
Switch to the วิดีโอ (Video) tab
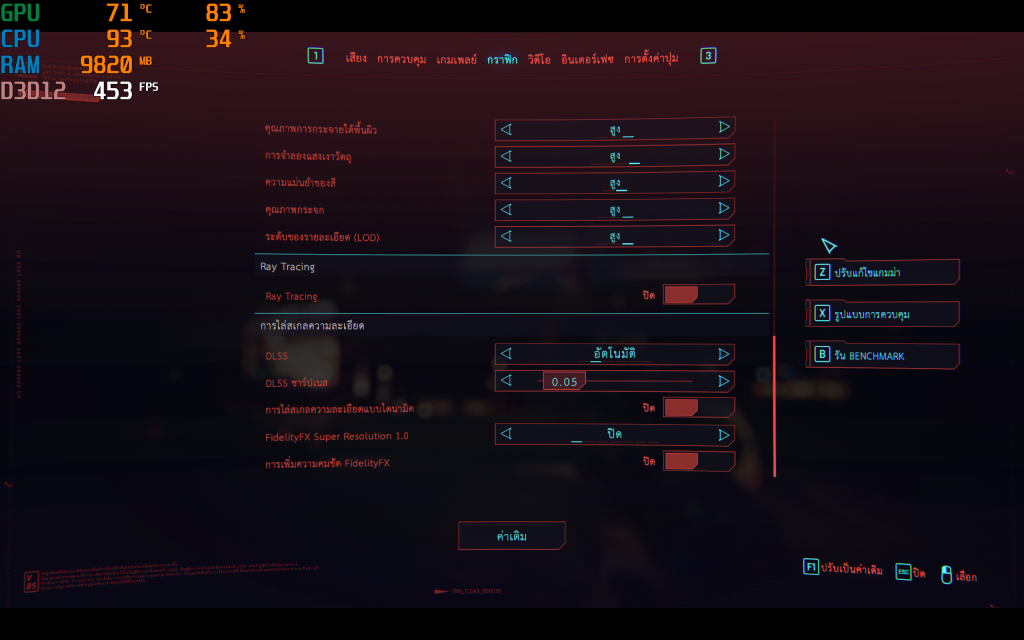coord(539,59)
